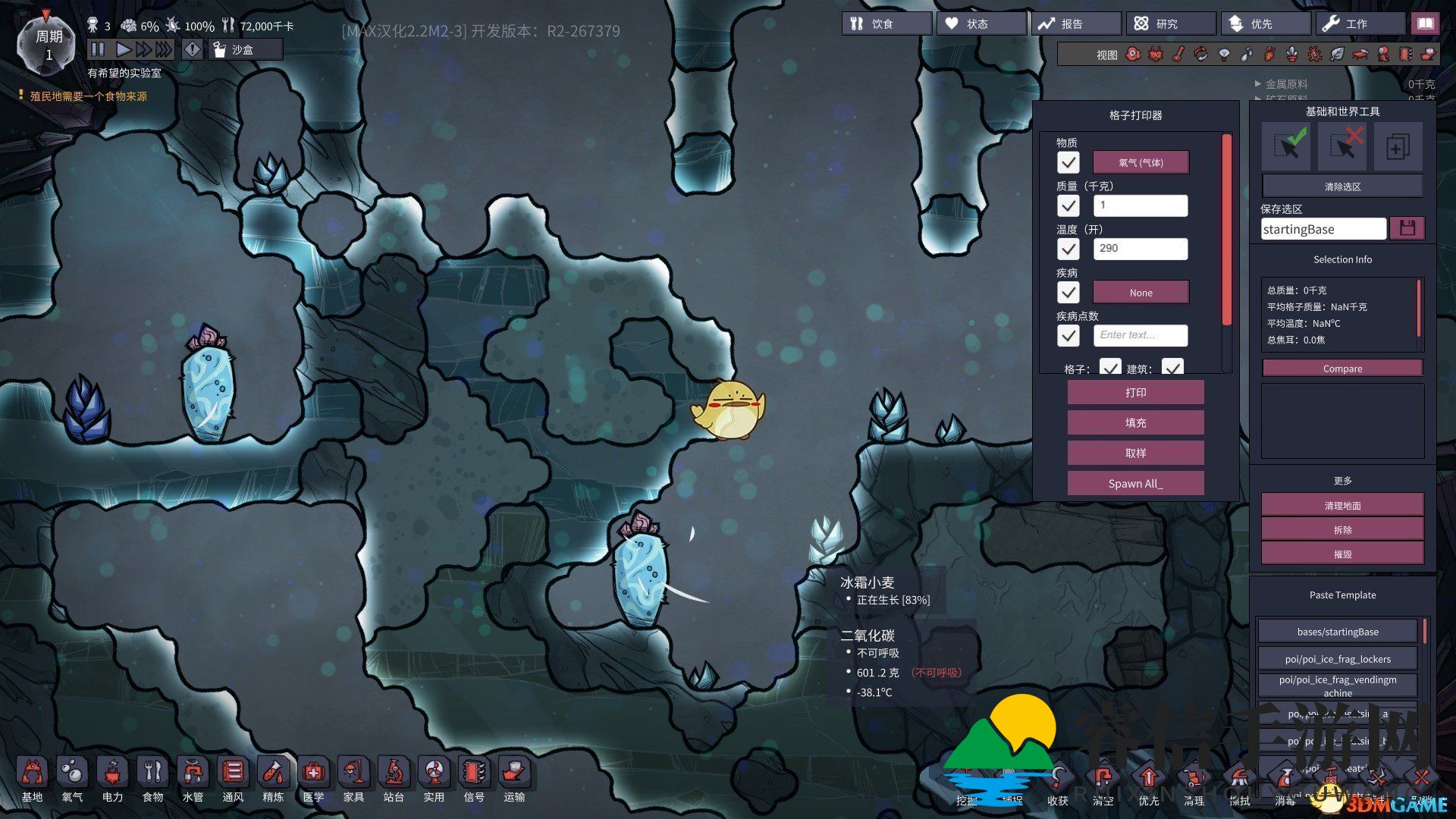Open the 氧气 (气体) element selector
1456x819 pixels.
[1141, 162]
